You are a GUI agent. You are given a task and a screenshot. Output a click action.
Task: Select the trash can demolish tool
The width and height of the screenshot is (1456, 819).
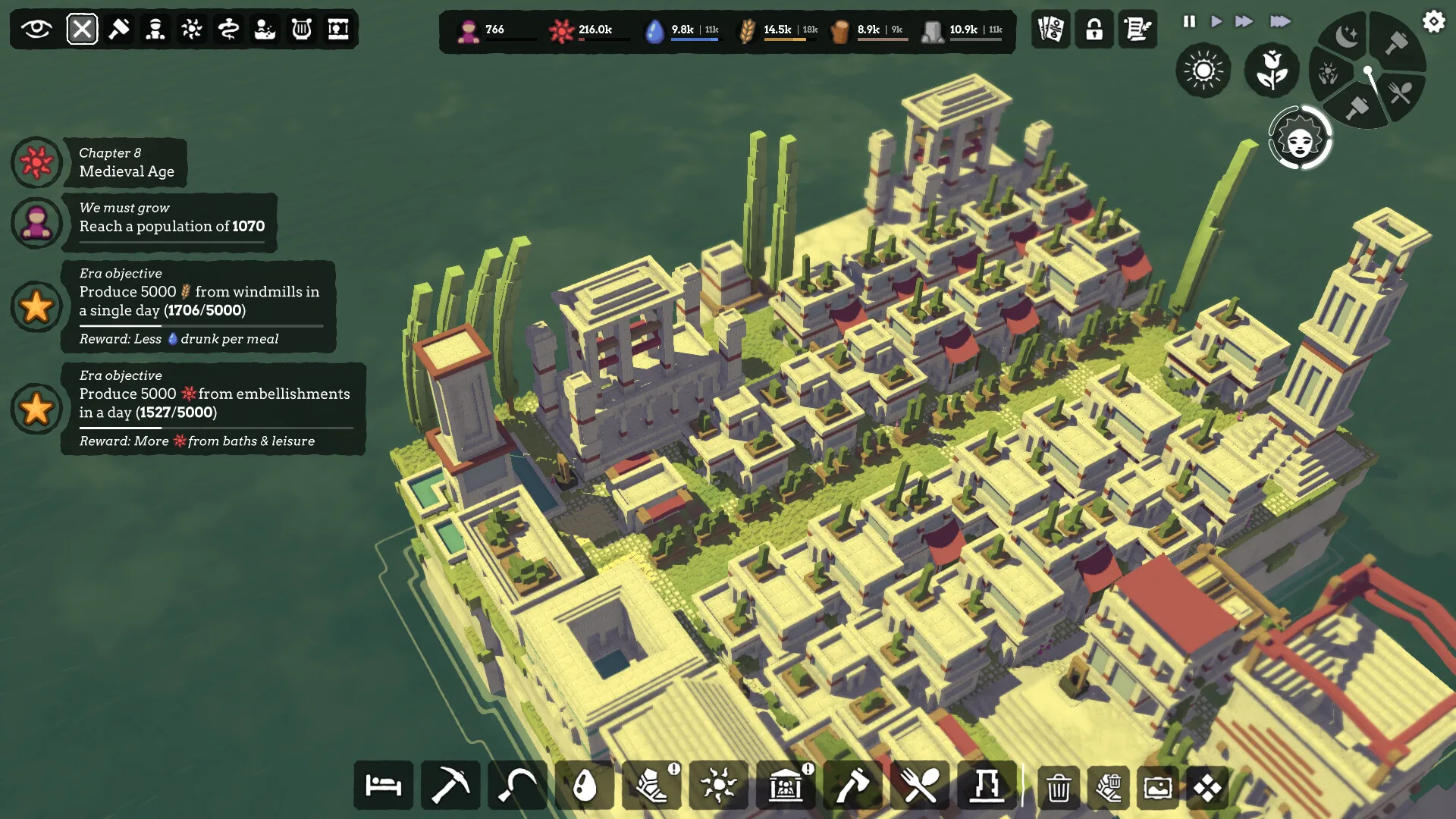1058,788
